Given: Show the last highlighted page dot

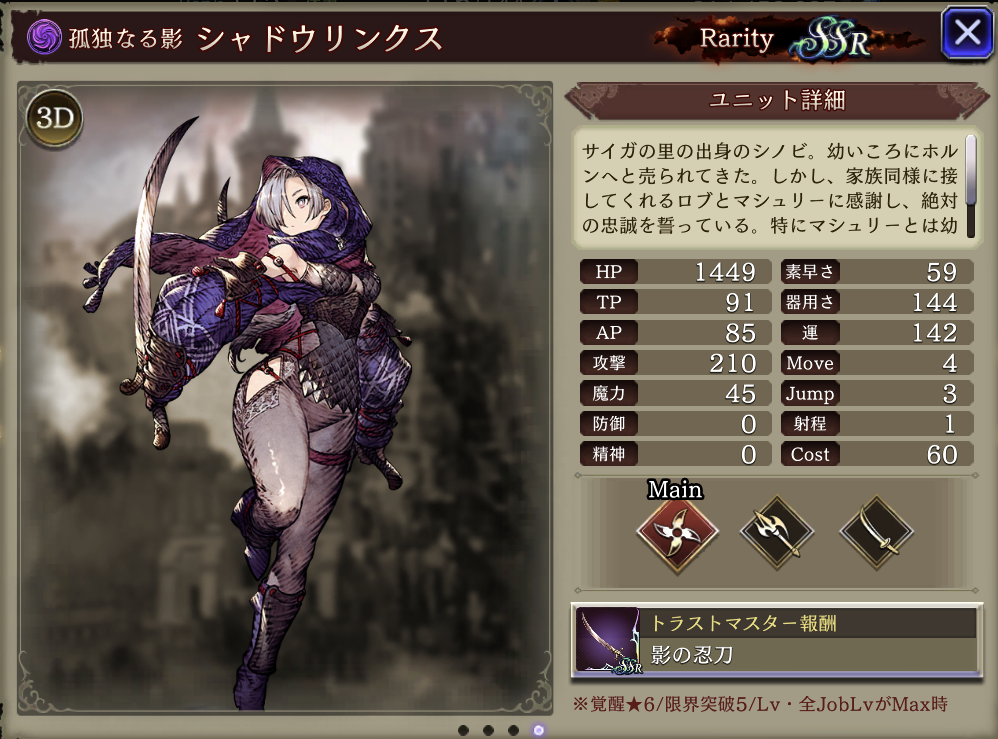Looking at the screenshot, I should point(539,730).
